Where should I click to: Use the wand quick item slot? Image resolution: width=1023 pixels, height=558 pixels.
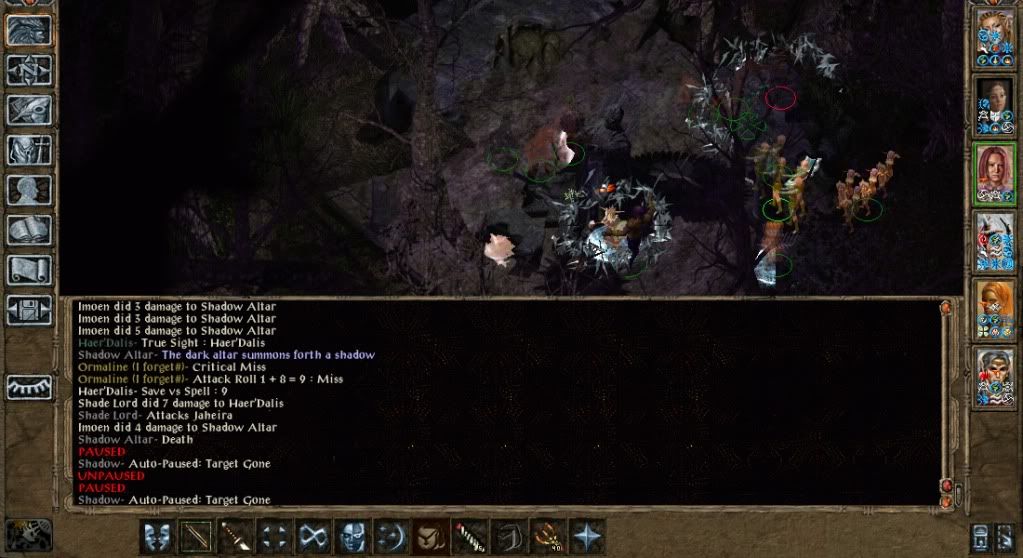tap(469, 535)
